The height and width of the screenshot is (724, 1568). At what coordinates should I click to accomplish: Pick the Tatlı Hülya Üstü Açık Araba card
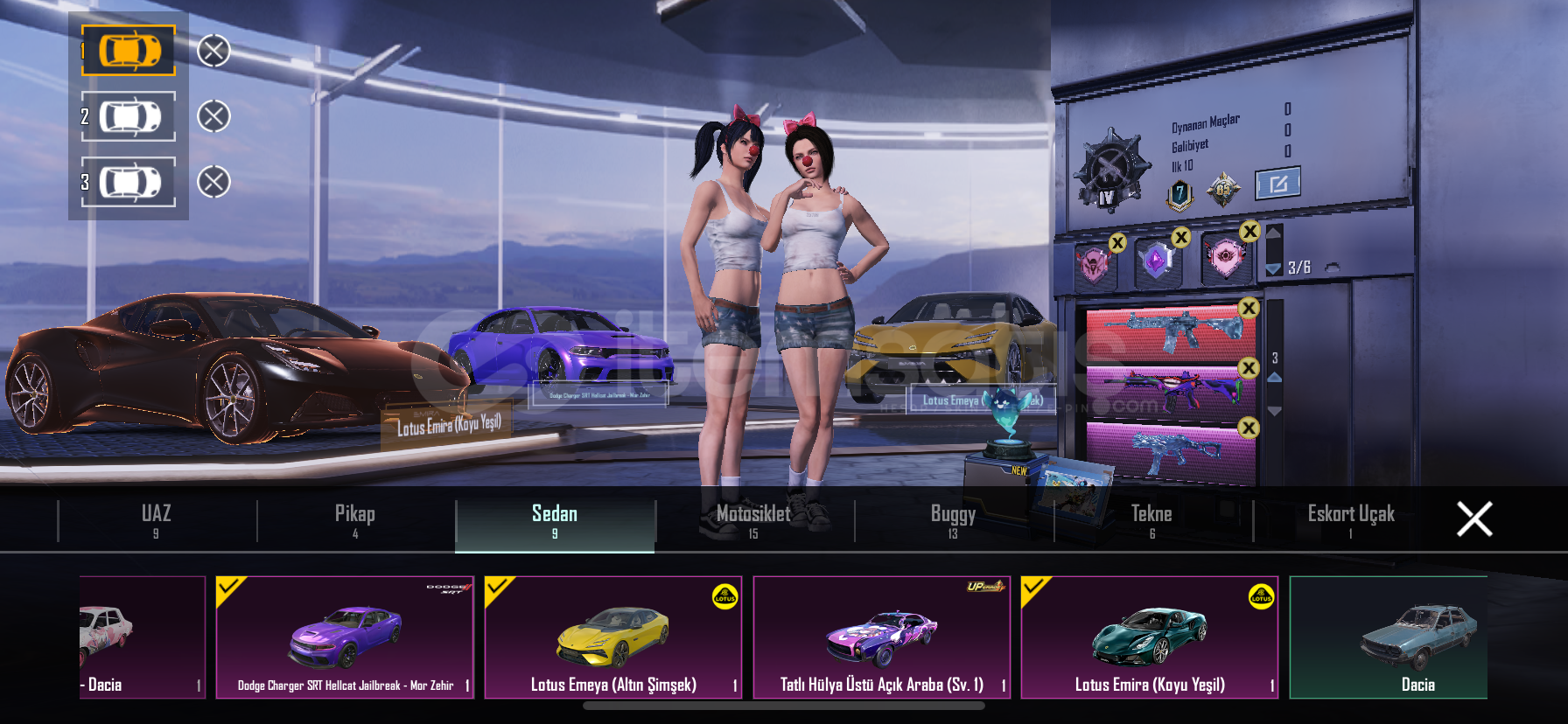tap(882, 637)
